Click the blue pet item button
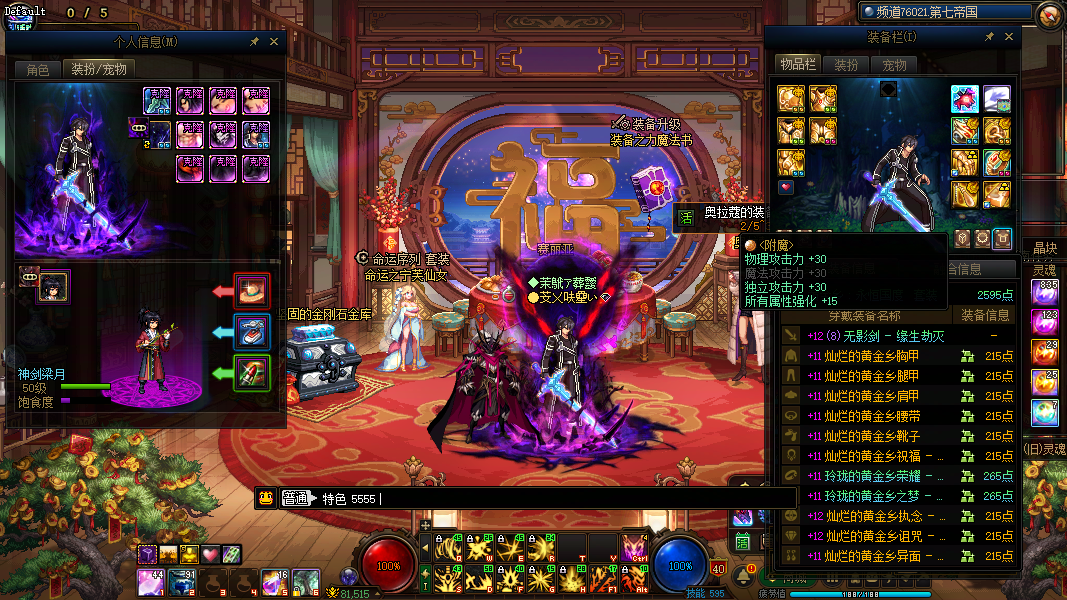Image resolution: width=1067 pixels, height=600 pixels. pos(251,331)
